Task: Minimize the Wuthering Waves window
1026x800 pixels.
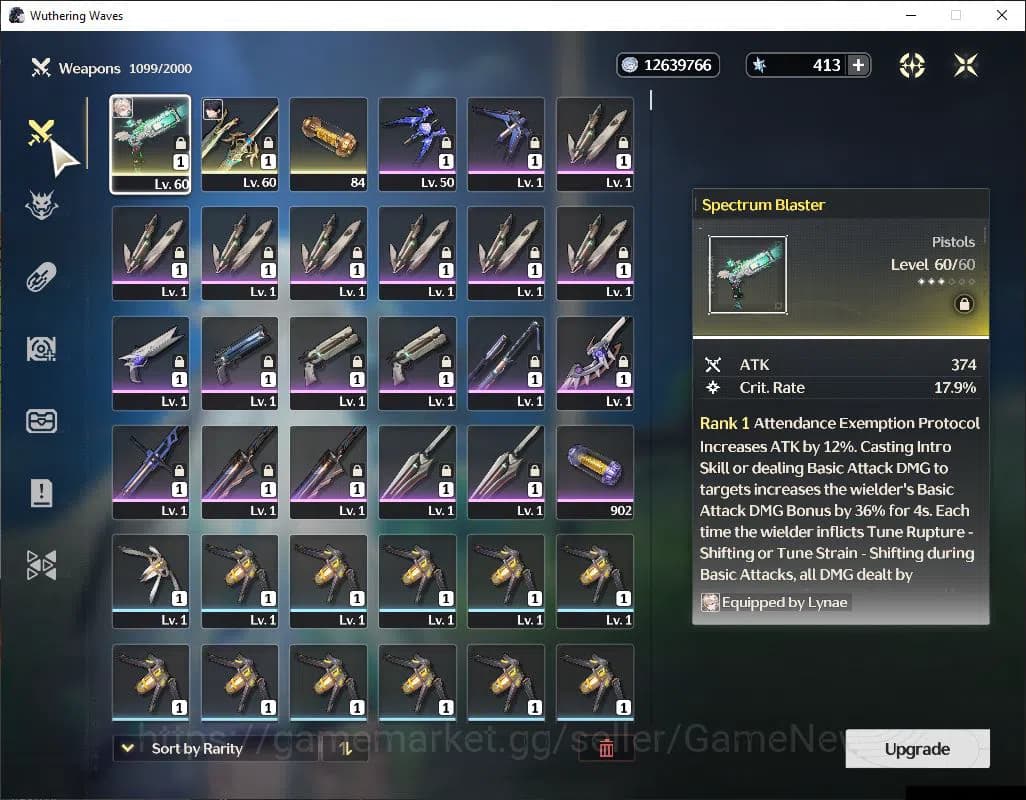Action: [911, 15]
